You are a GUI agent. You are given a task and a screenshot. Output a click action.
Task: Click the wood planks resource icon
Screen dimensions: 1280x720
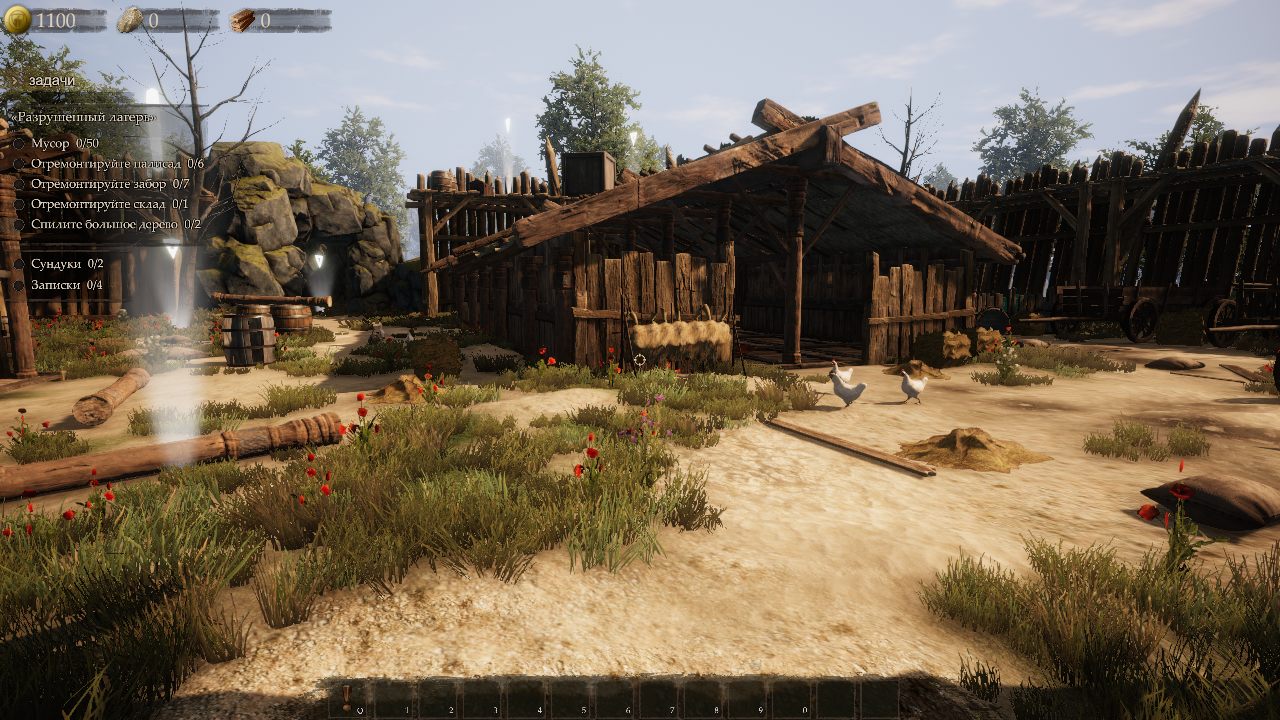tap(242, 20)
